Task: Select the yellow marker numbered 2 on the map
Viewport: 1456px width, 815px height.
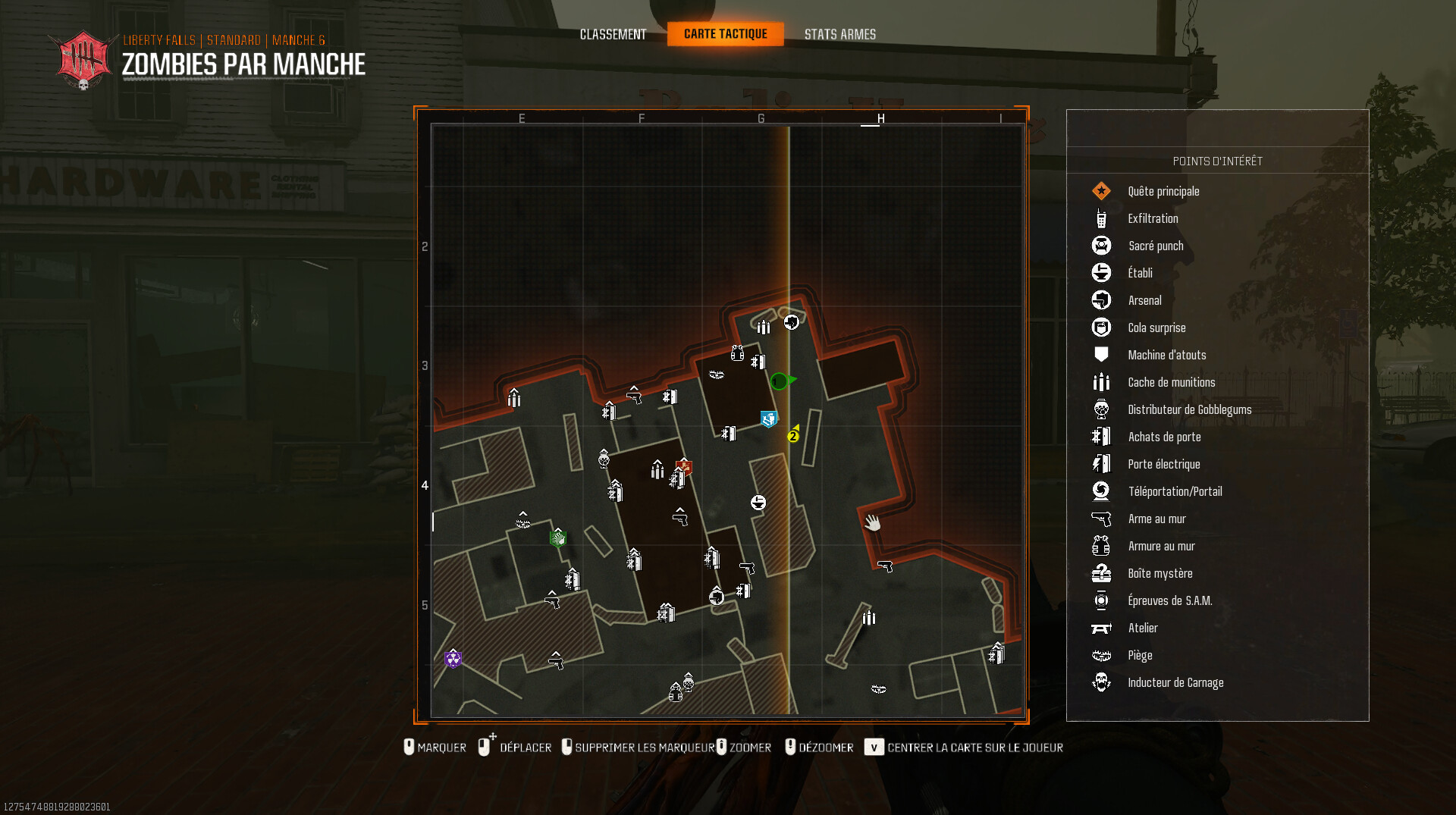Action: click(x=793, y=437)
